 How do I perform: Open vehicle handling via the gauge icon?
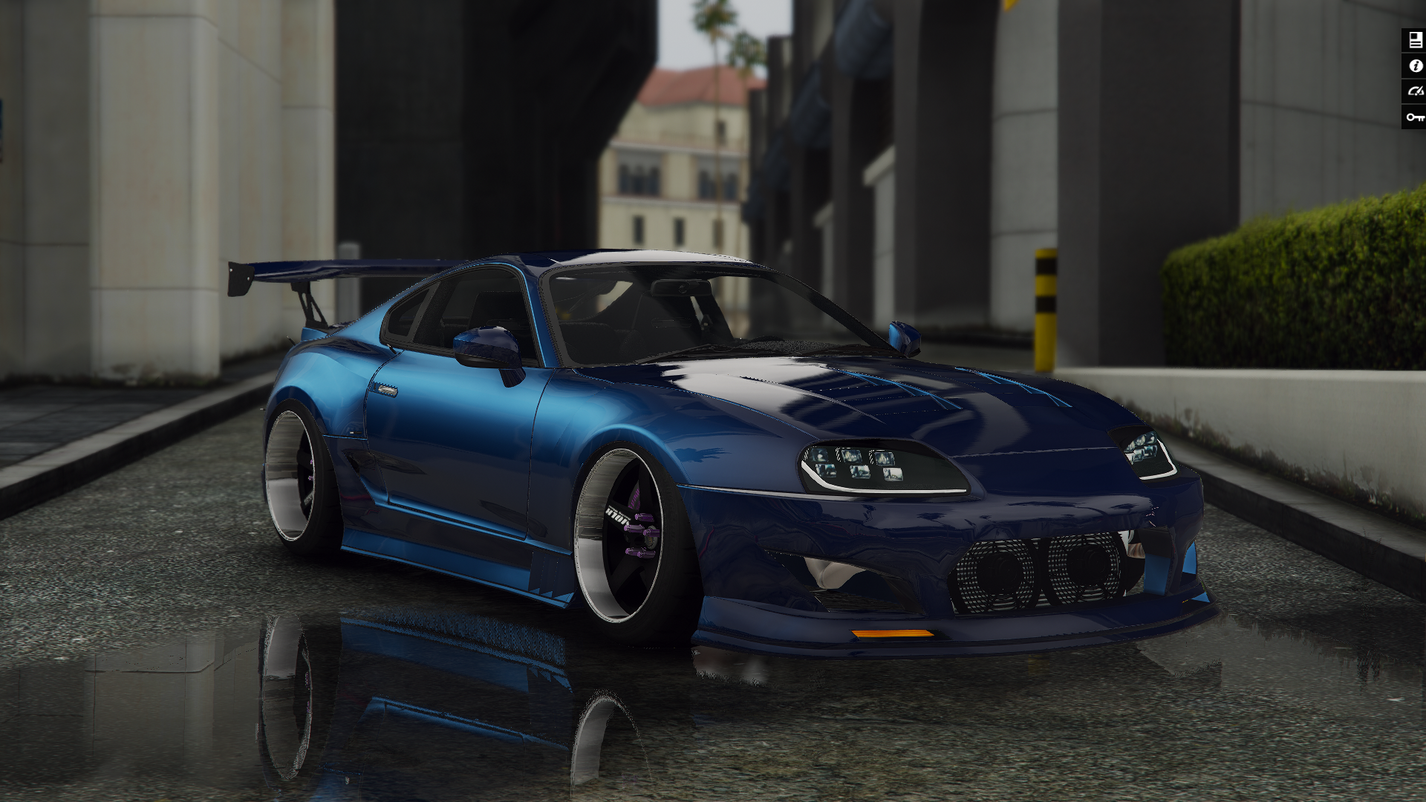tap(1416, 91)
